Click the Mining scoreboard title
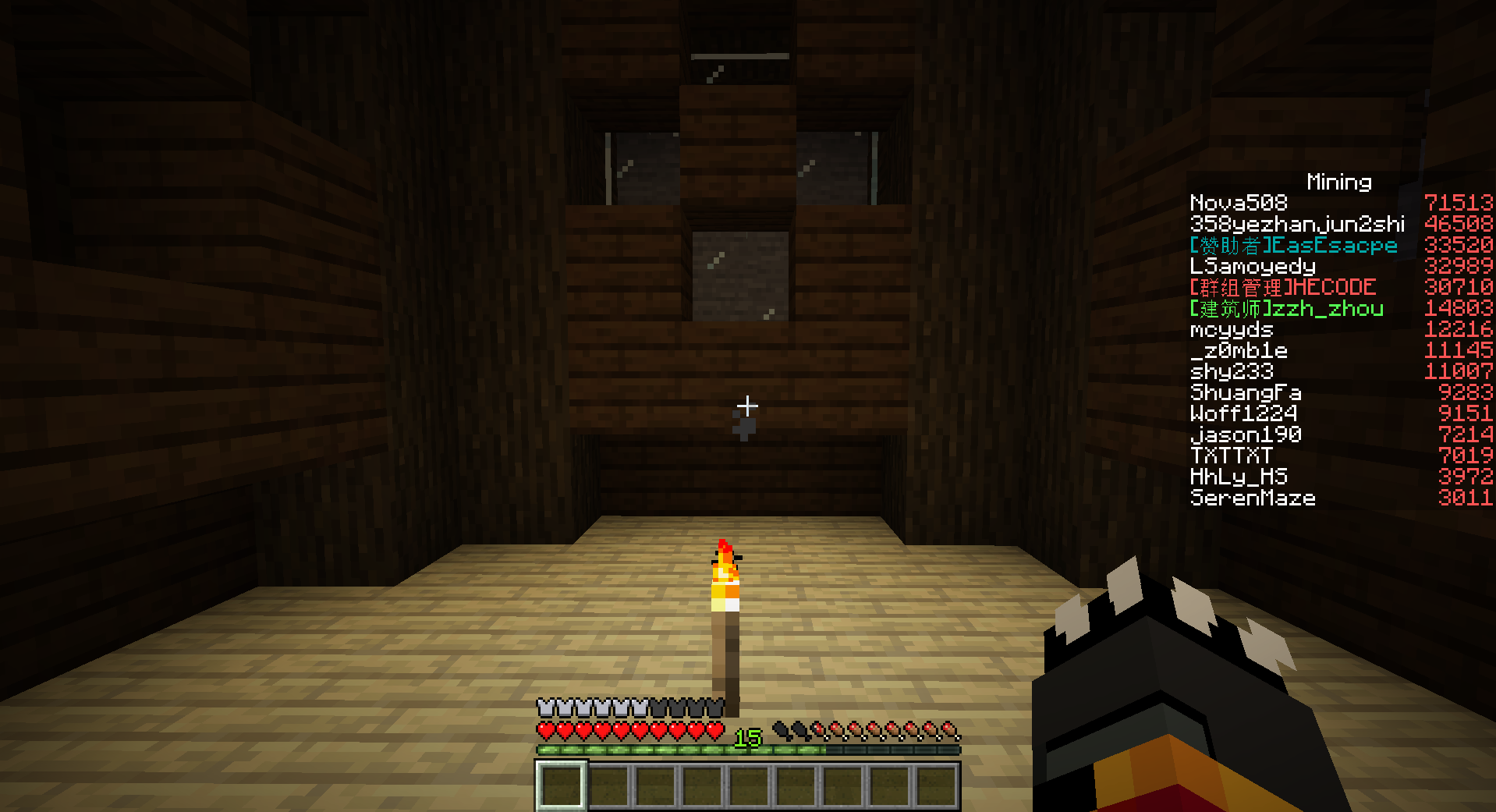The width and height of the screenshot is (1496, 812). coord(1338,182)
